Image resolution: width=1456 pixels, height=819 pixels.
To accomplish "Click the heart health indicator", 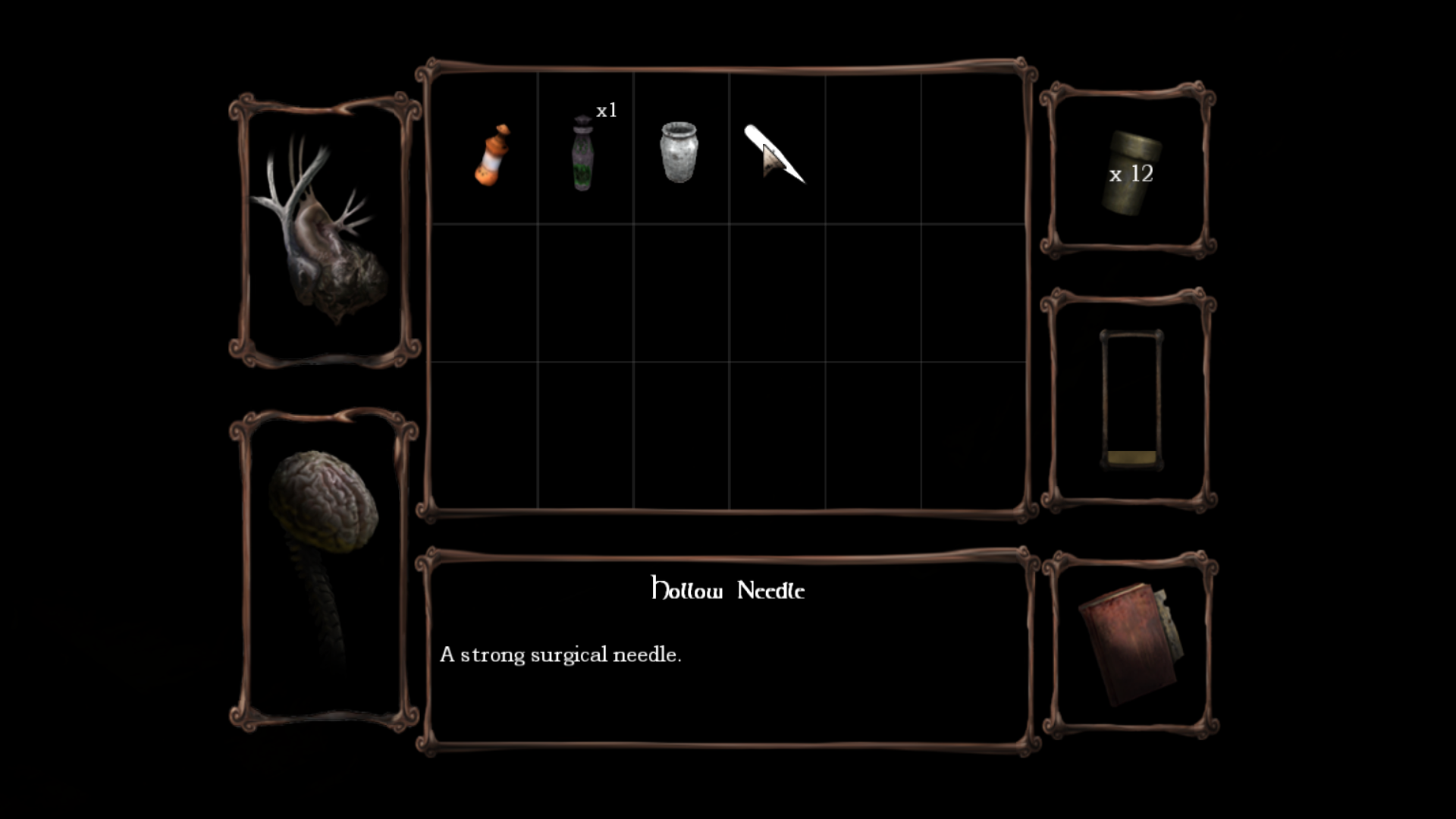I will point(324,231).
